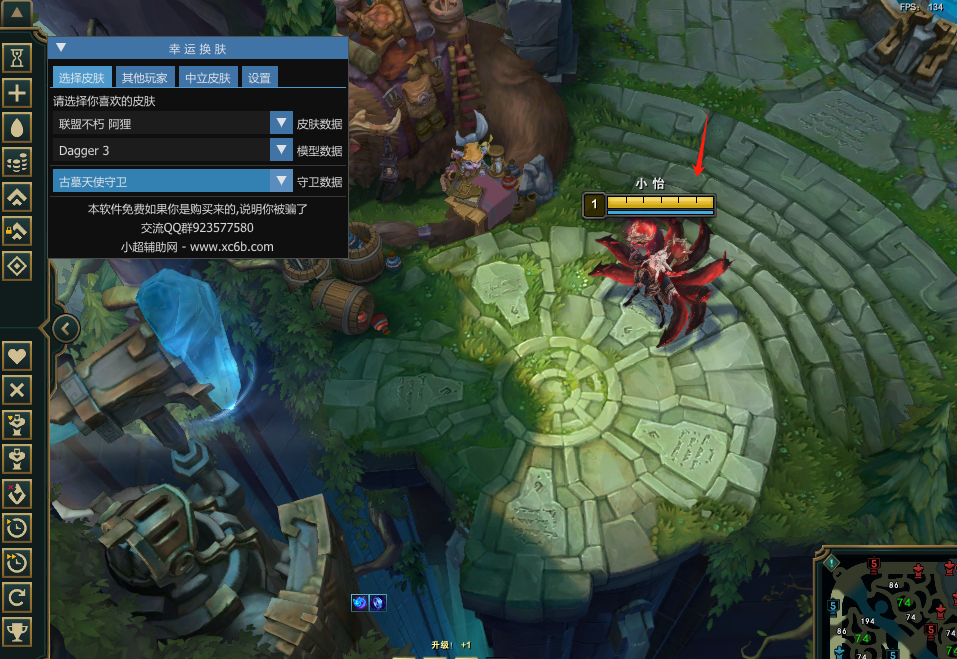Open the 其他玩家 tab

(x=145, y=77)
